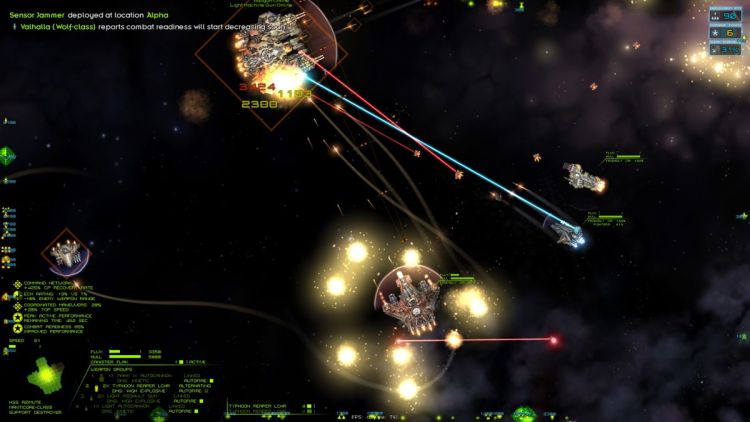Select the large green diamond marker on left edge
The height and width of the screenshot is (422, 750).
[x=7, y=154]
